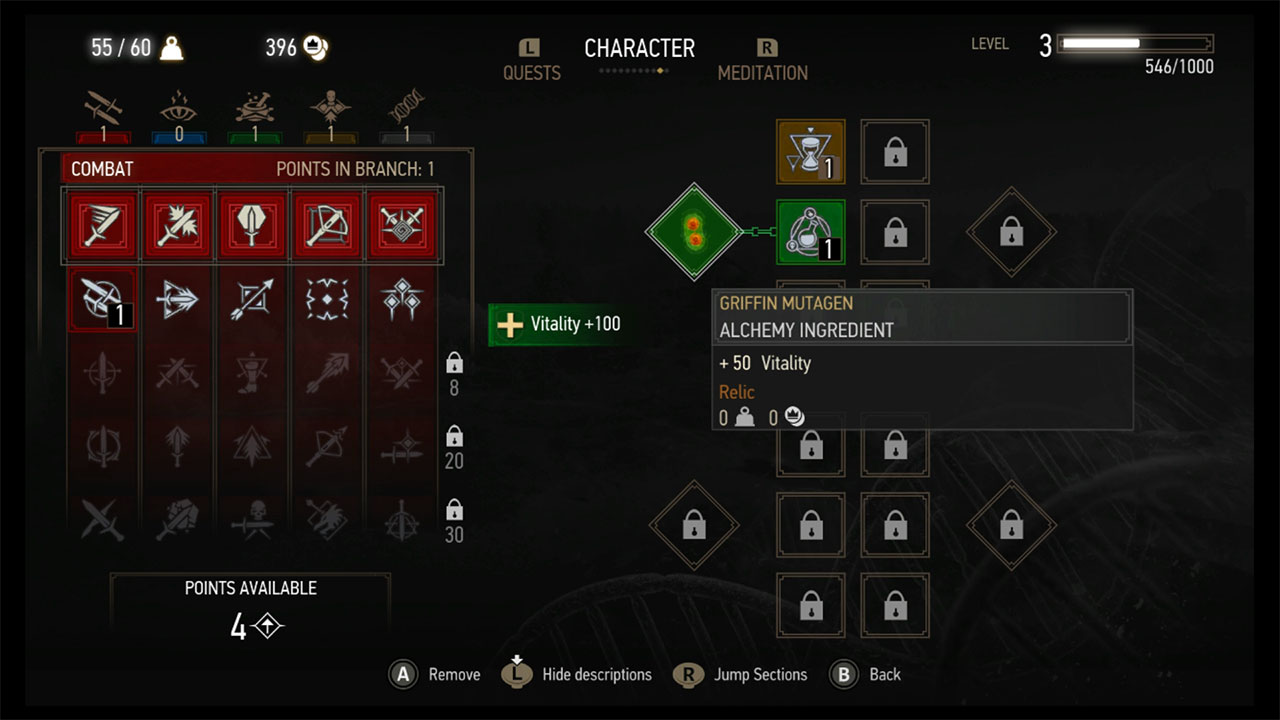Click the equipped Griffin Mutagen diamond

point(694,232)
